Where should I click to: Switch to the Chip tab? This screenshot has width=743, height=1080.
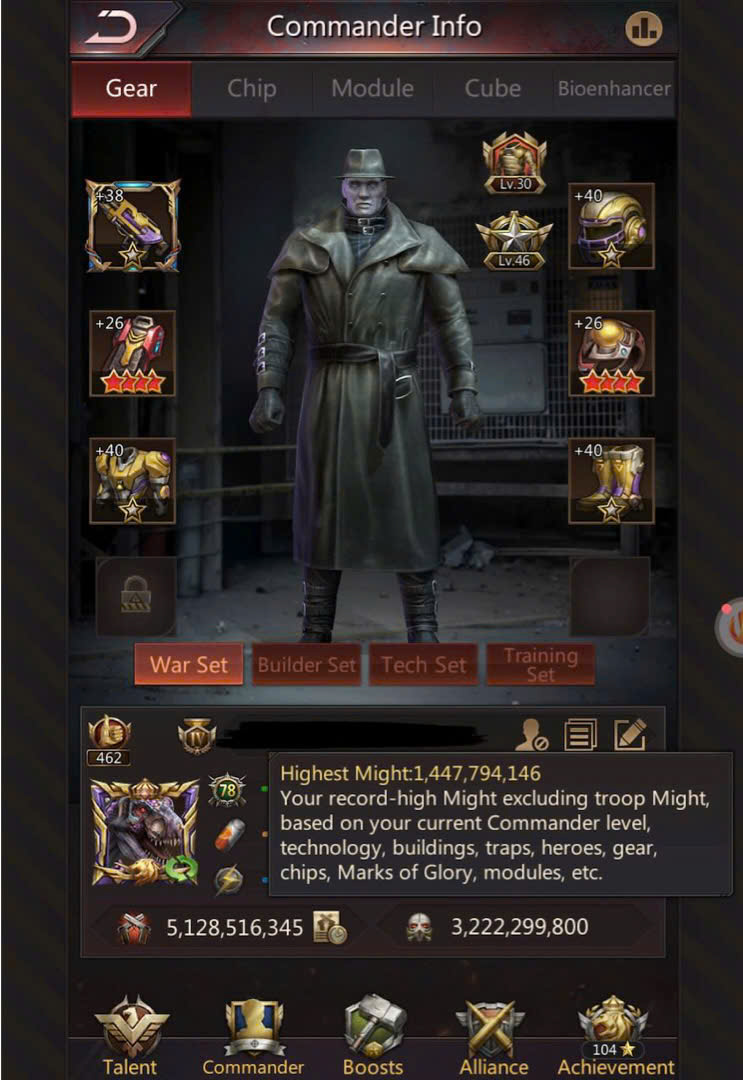point(251,89)
